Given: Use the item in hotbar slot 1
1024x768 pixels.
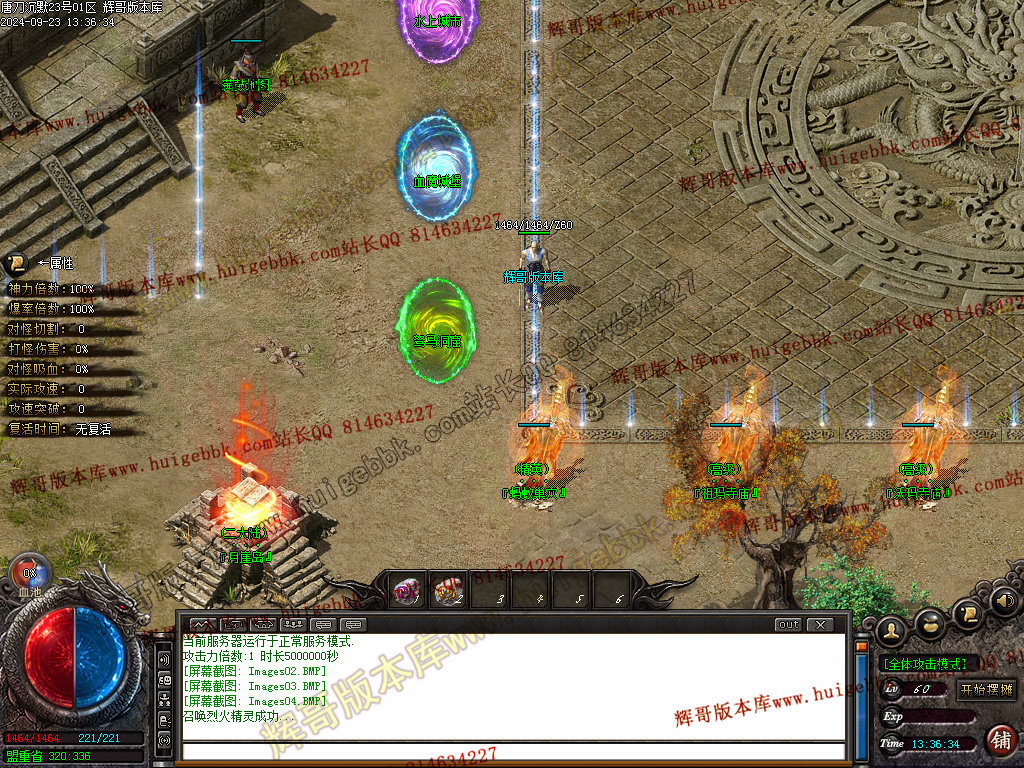Looking at the screenshot, I should click(x=405, y=592).
